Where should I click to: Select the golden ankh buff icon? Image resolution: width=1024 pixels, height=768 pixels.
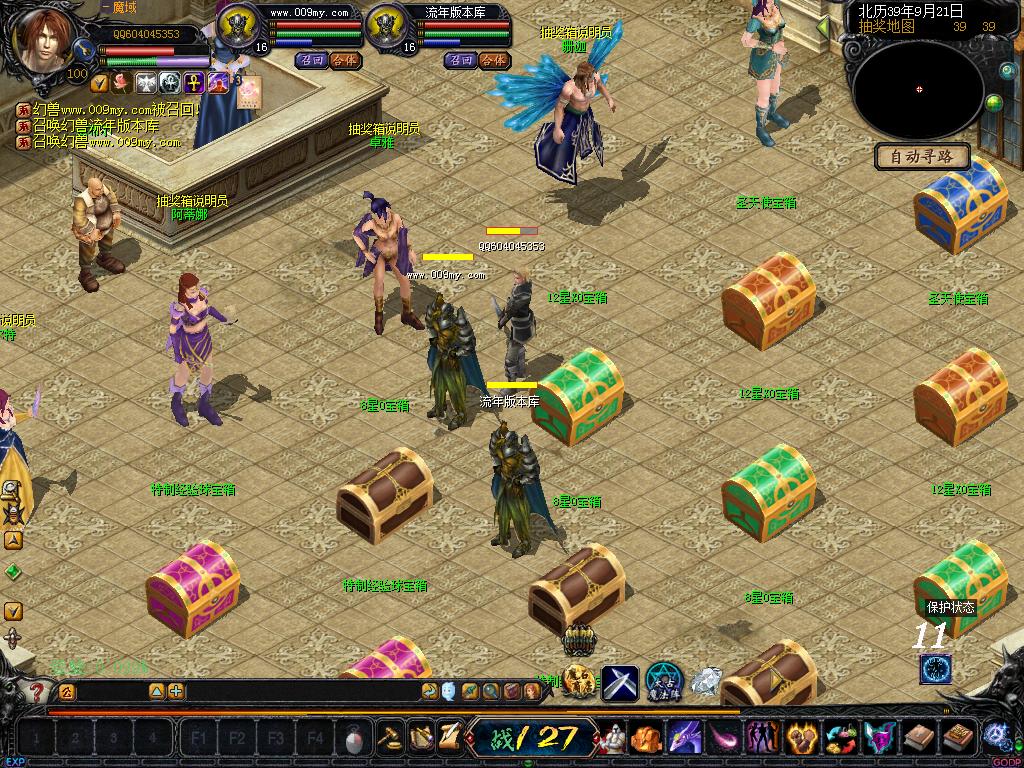pos(192,83)
